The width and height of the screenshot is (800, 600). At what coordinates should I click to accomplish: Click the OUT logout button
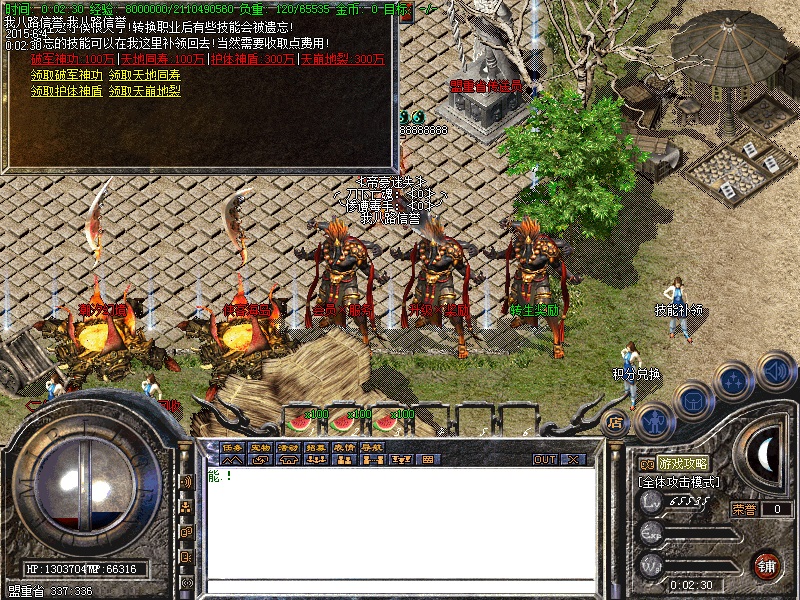(545, 459)
